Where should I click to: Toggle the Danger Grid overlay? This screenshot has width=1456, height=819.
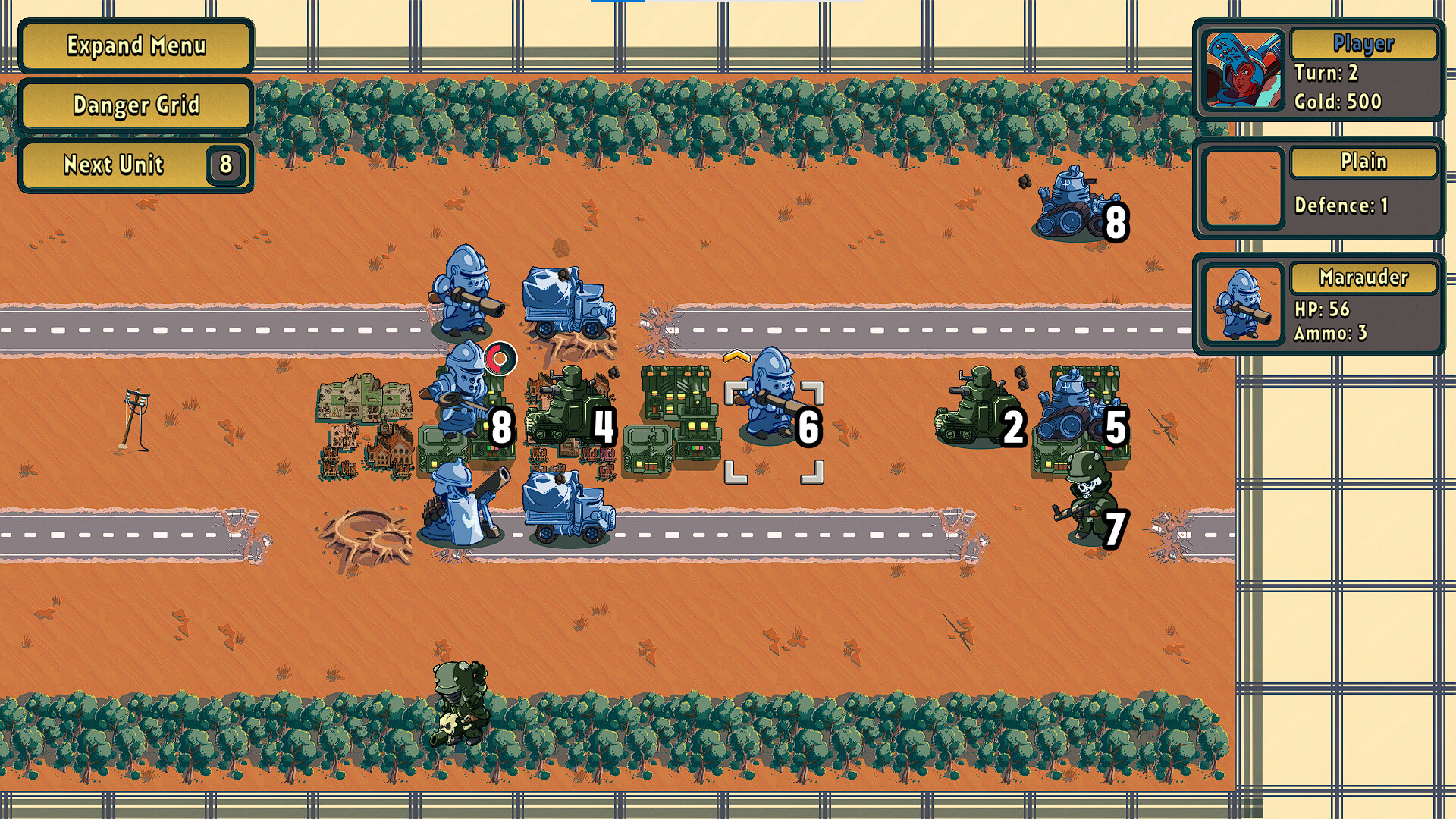(x=135, y=106)
